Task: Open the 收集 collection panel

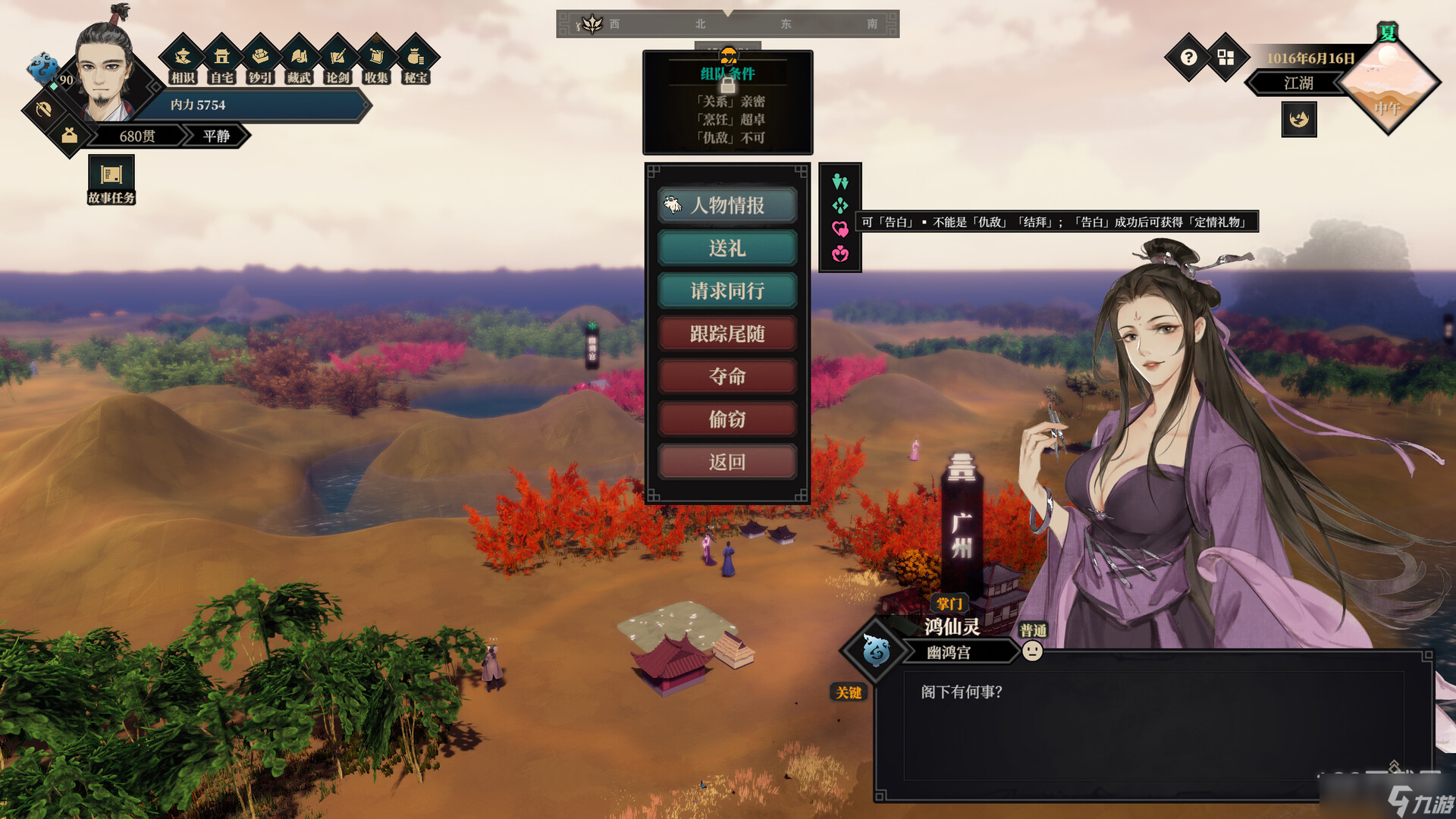Action: coord(376,60)
